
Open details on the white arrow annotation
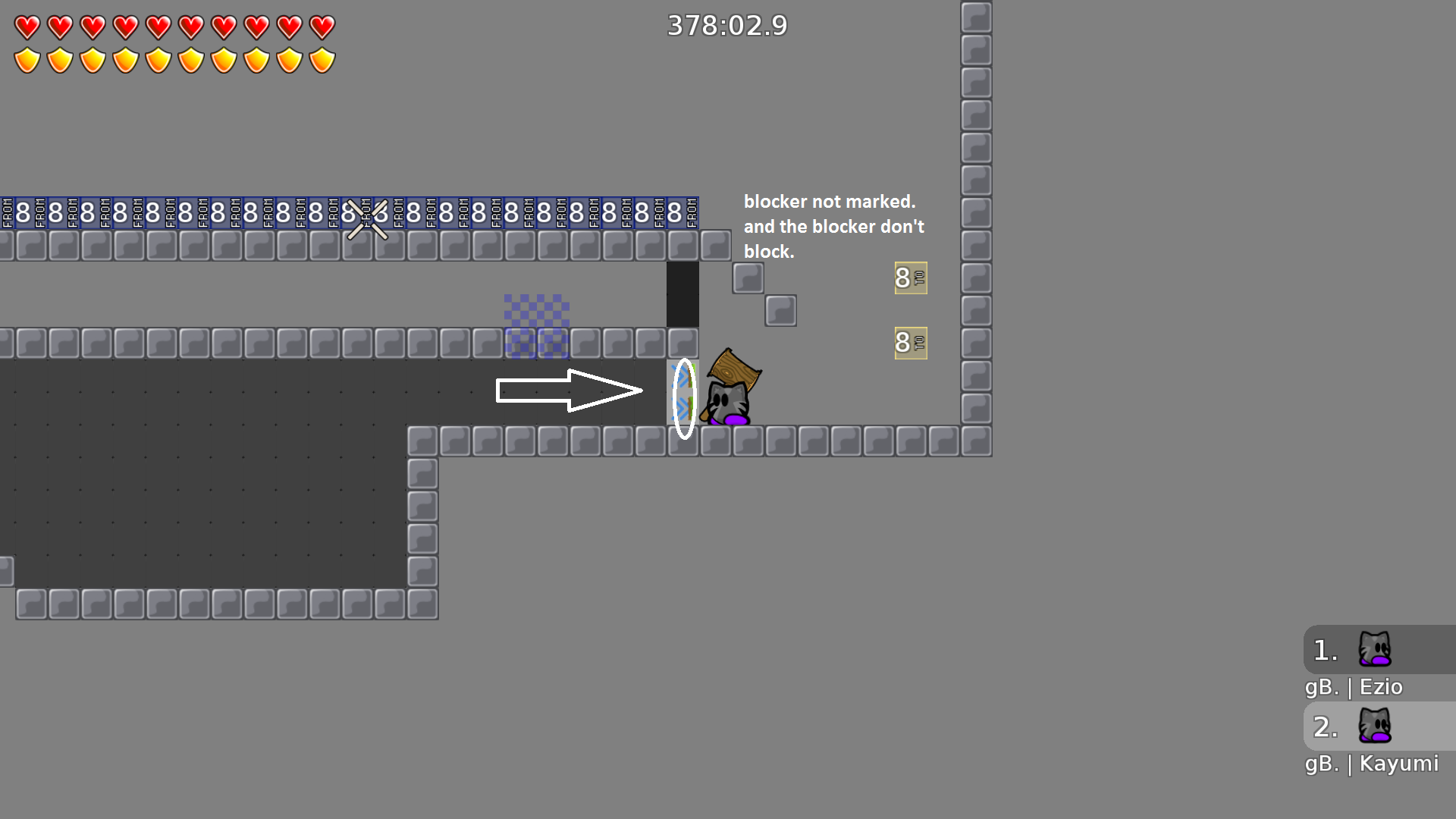tap(569, 388)
